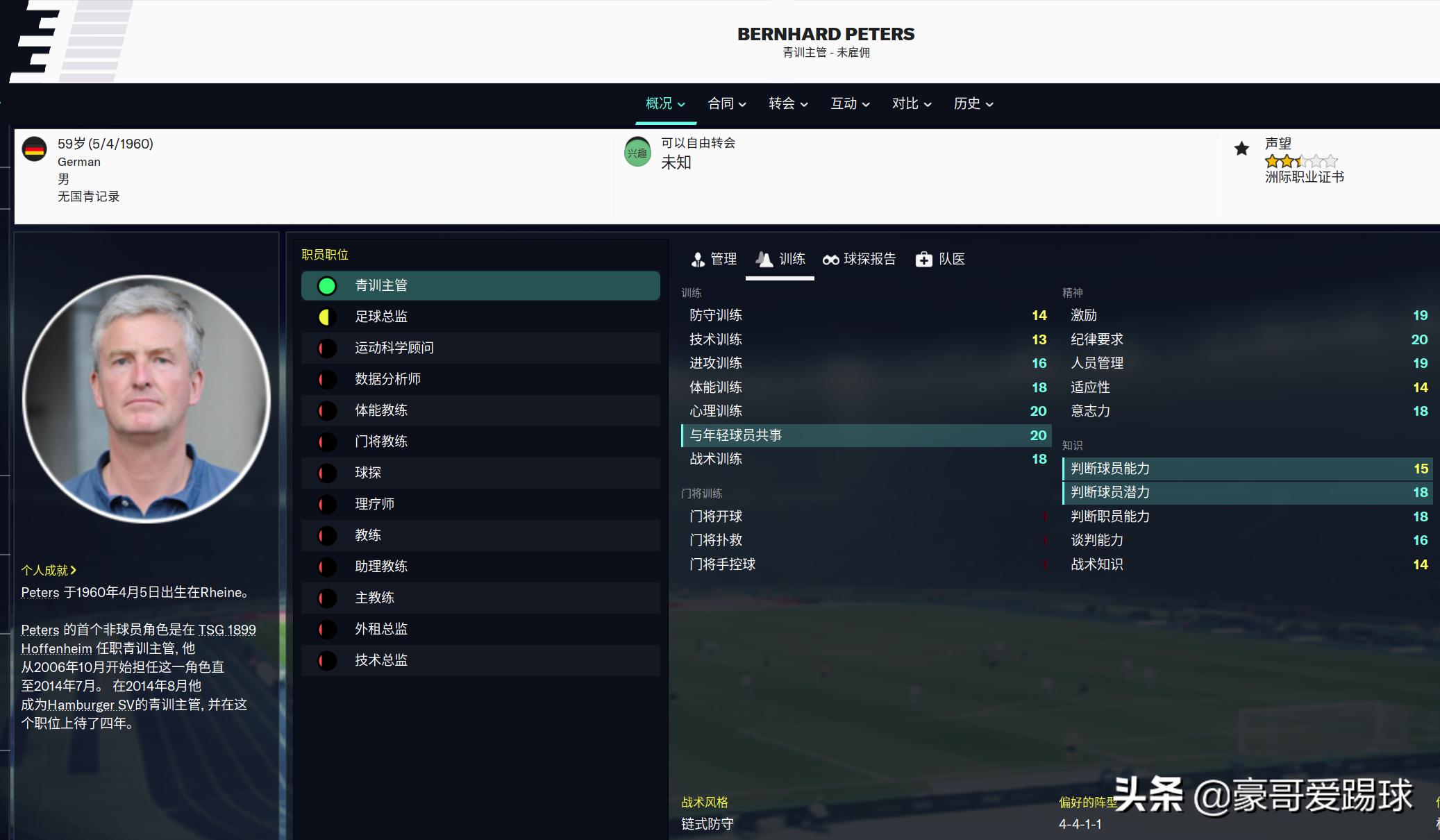Open the 队医 medical kit icon

(924, 260)
